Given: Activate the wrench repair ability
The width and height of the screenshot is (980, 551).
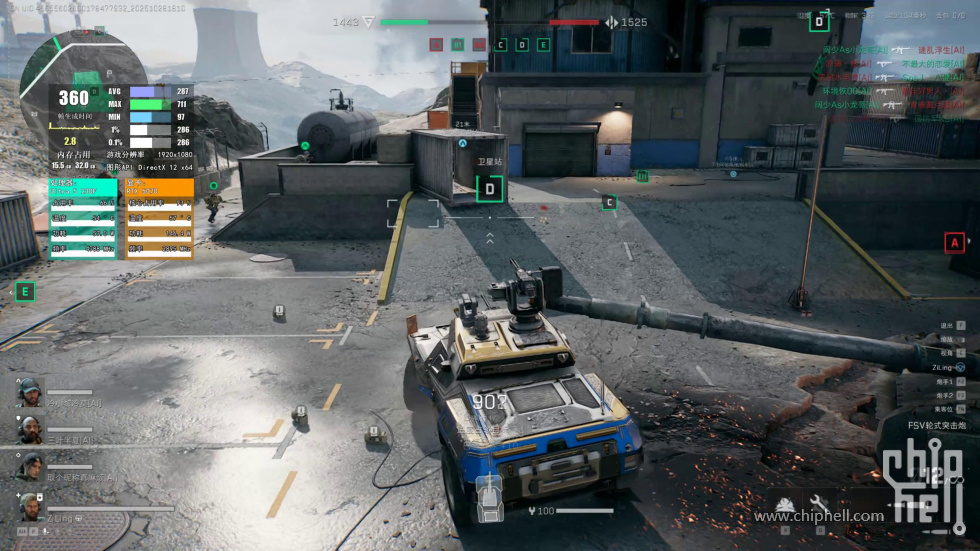Looking at the screenshot, I should (x=818, y=503).
